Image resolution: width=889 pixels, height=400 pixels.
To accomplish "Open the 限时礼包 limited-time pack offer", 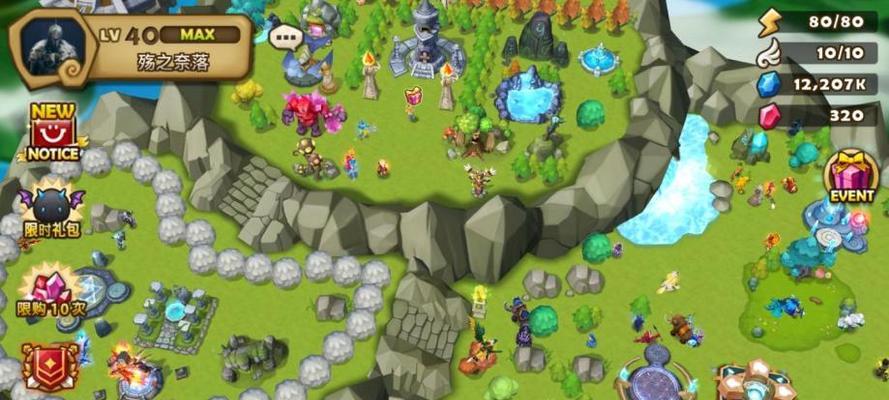I will point(52,211).
